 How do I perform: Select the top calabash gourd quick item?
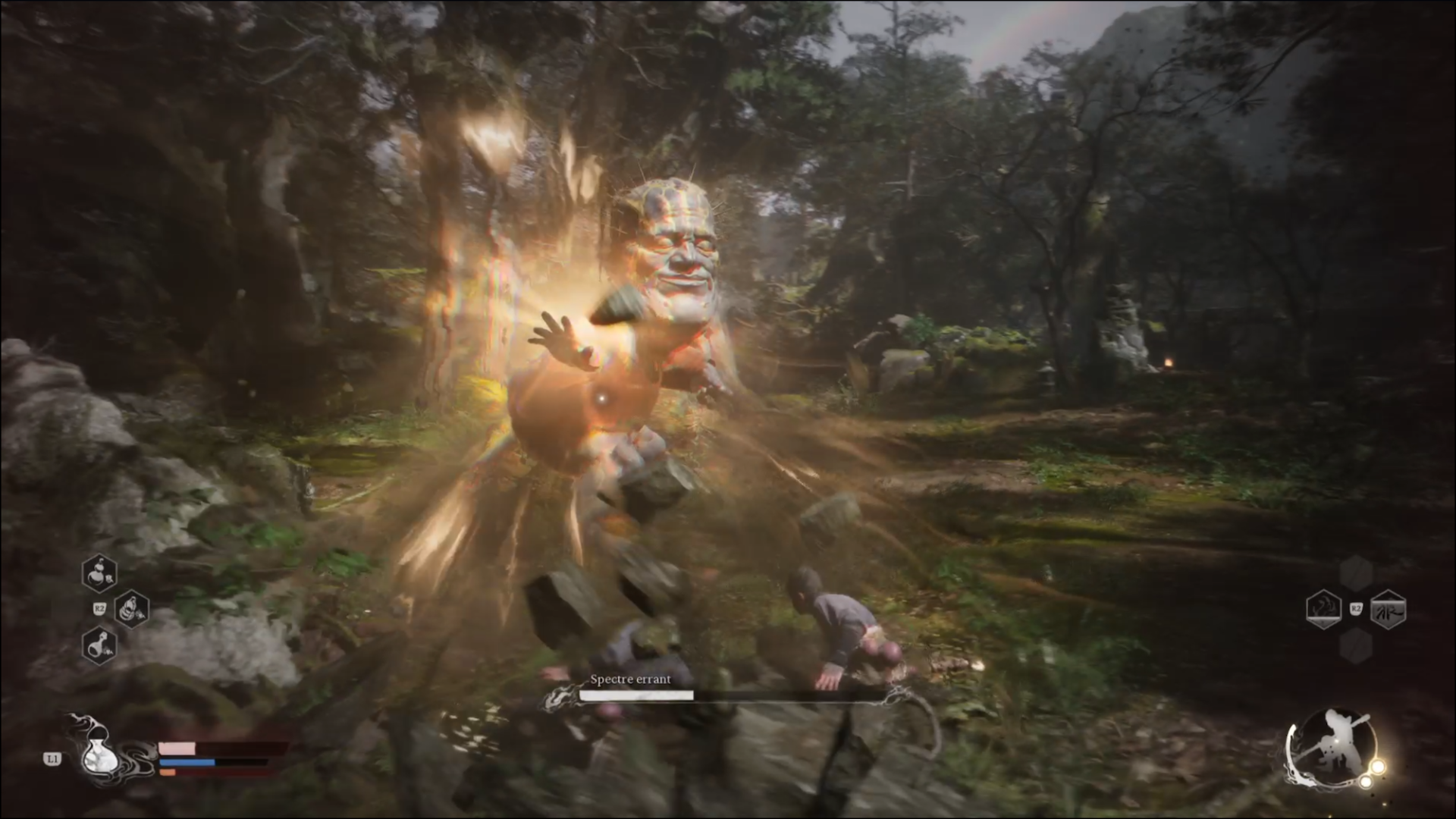(99, 573)
